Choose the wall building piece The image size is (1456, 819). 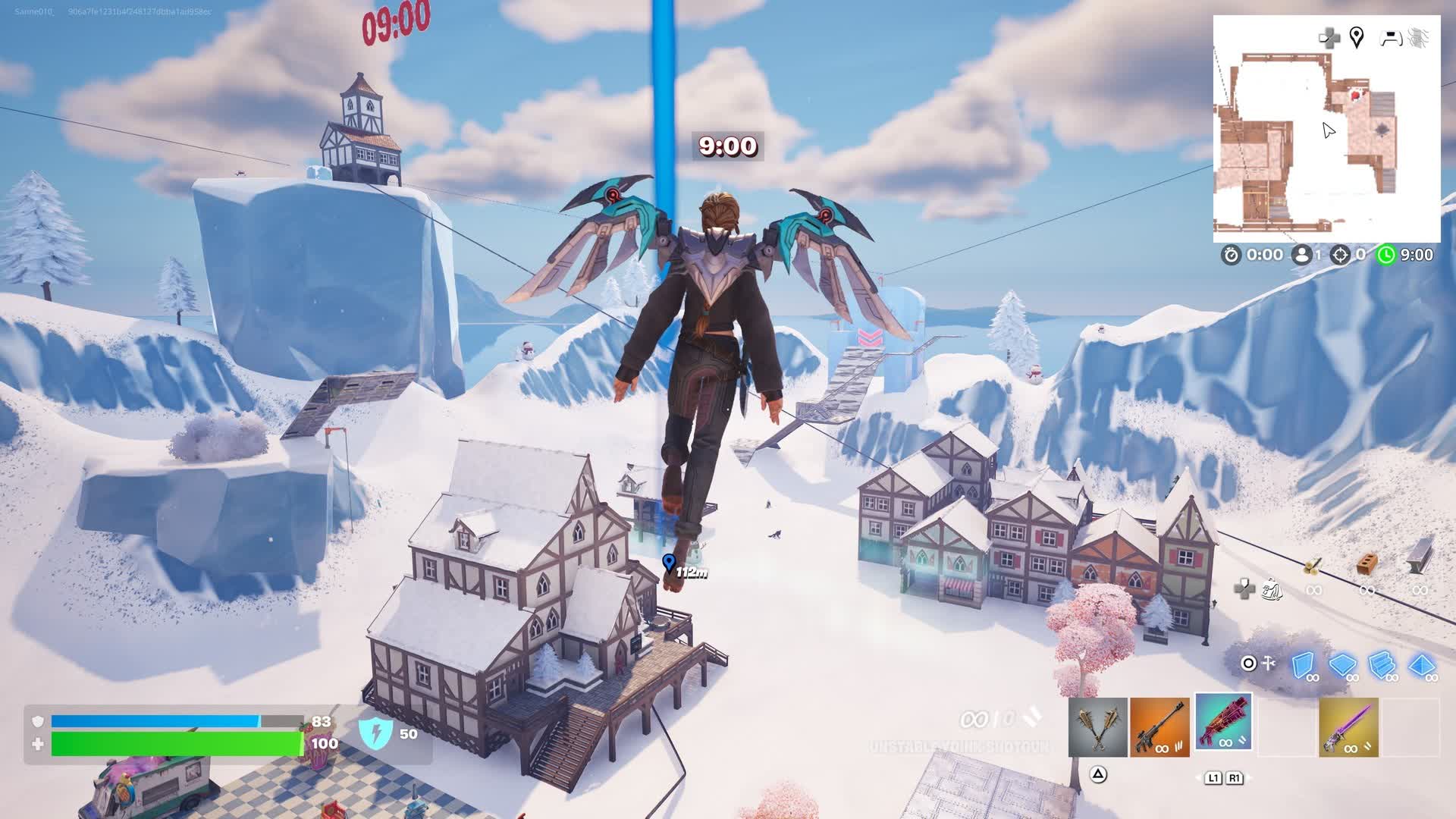pyautogui.click(x=1303, y=665)
